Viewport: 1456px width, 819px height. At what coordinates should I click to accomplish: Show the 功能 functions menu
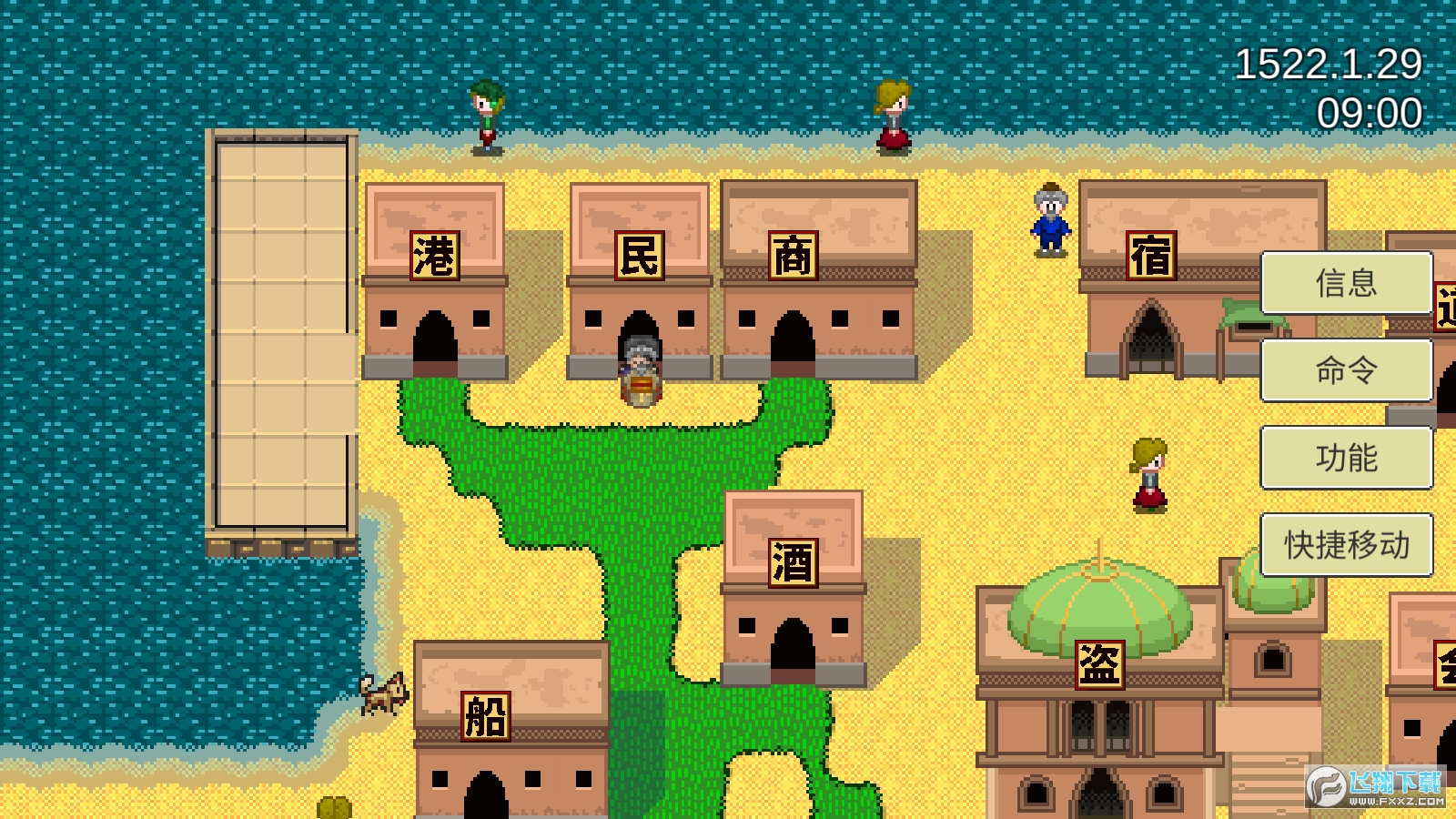[1346, 458]
